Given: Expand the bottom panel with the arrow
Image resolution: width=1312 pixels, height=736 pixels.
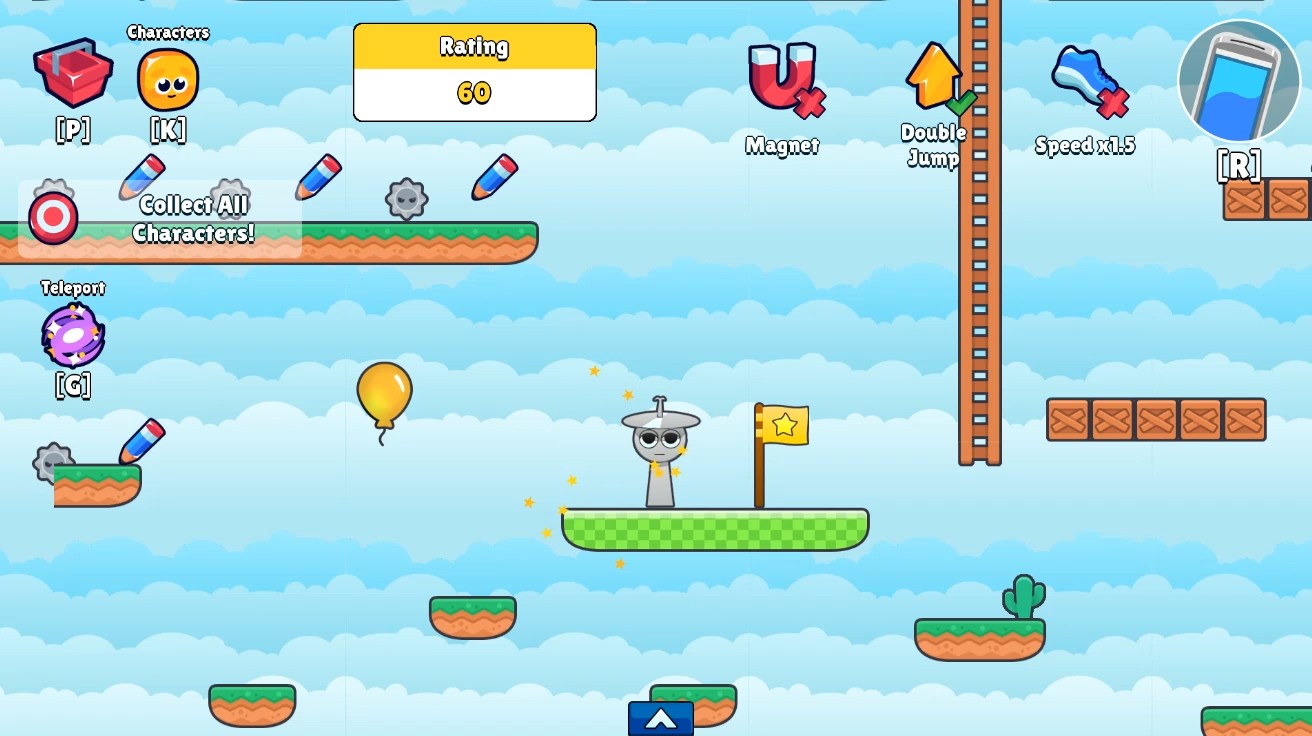Looking at the screenshot, I should point(660,717).
